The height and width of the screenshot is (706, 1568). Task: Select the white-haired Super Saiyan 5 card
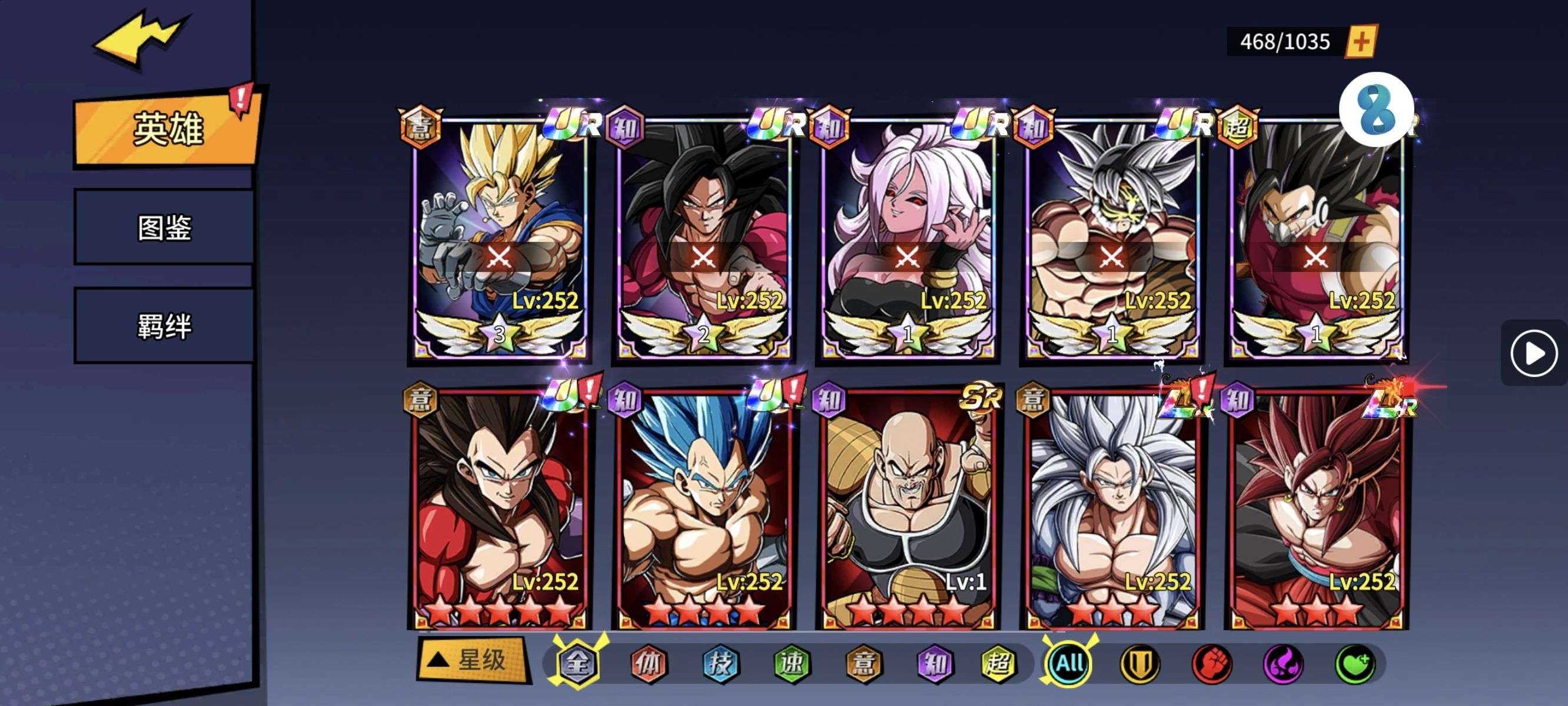[x=1112, y=508]
